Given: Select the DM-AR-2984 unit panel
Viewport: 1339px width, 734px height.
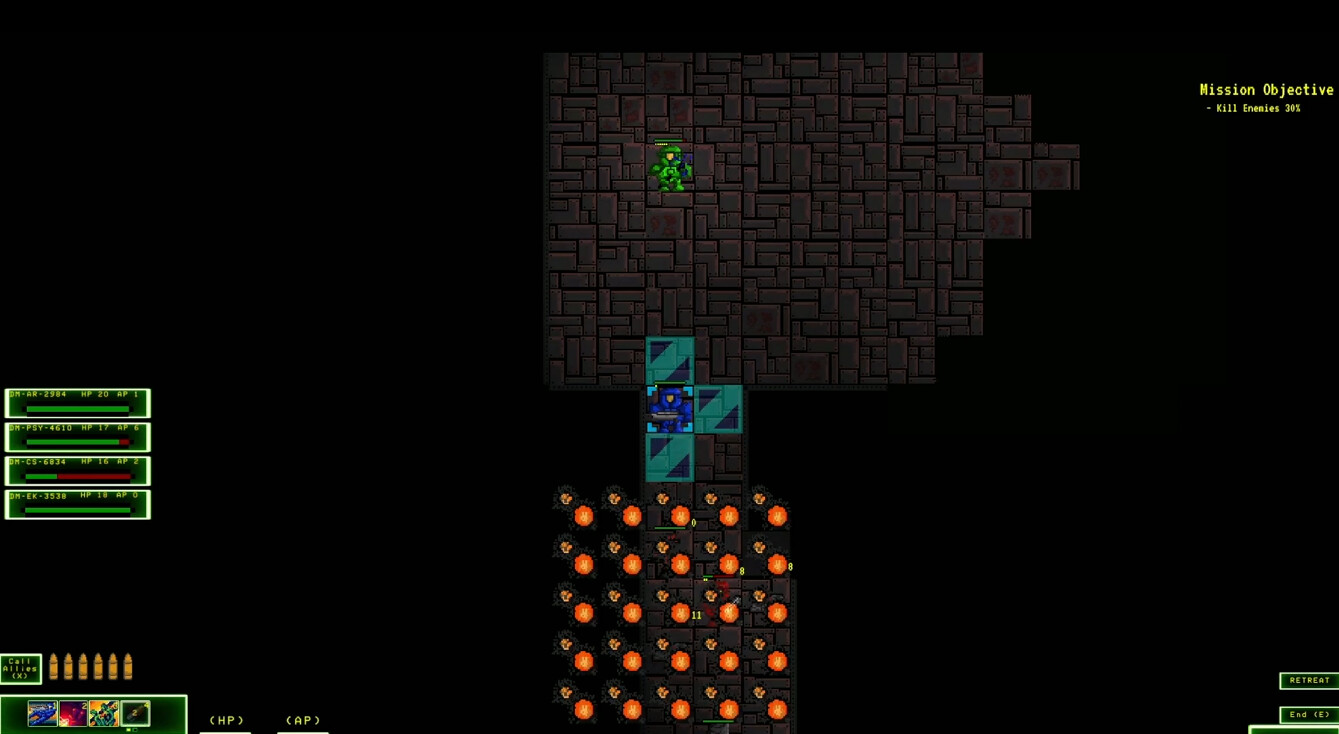Looking at the screenshot, I should coord(77,402).
